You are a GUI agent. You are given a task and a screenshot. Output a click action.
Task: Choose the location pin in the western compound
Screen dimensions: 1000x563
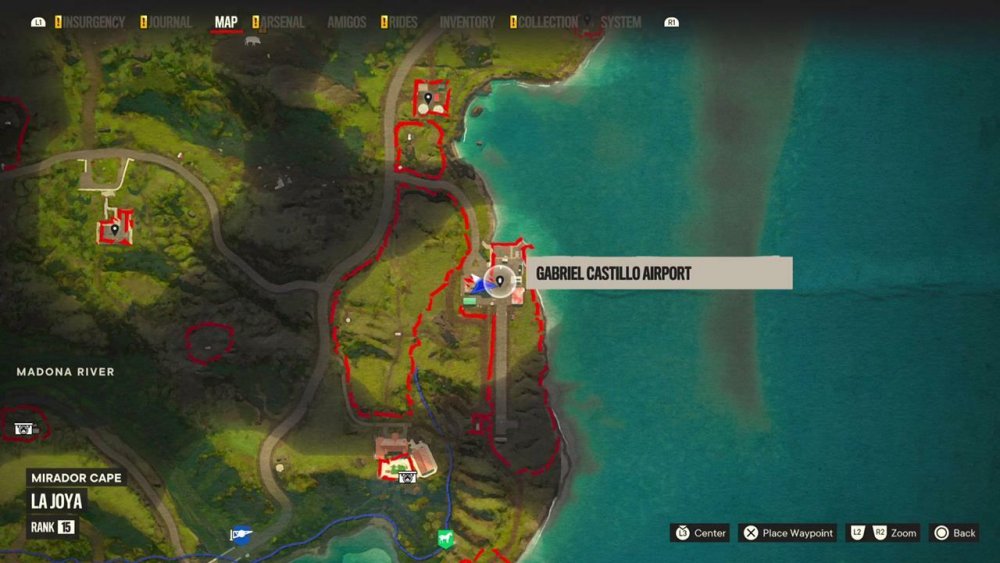pyautogui.click(x=115, y=229)
